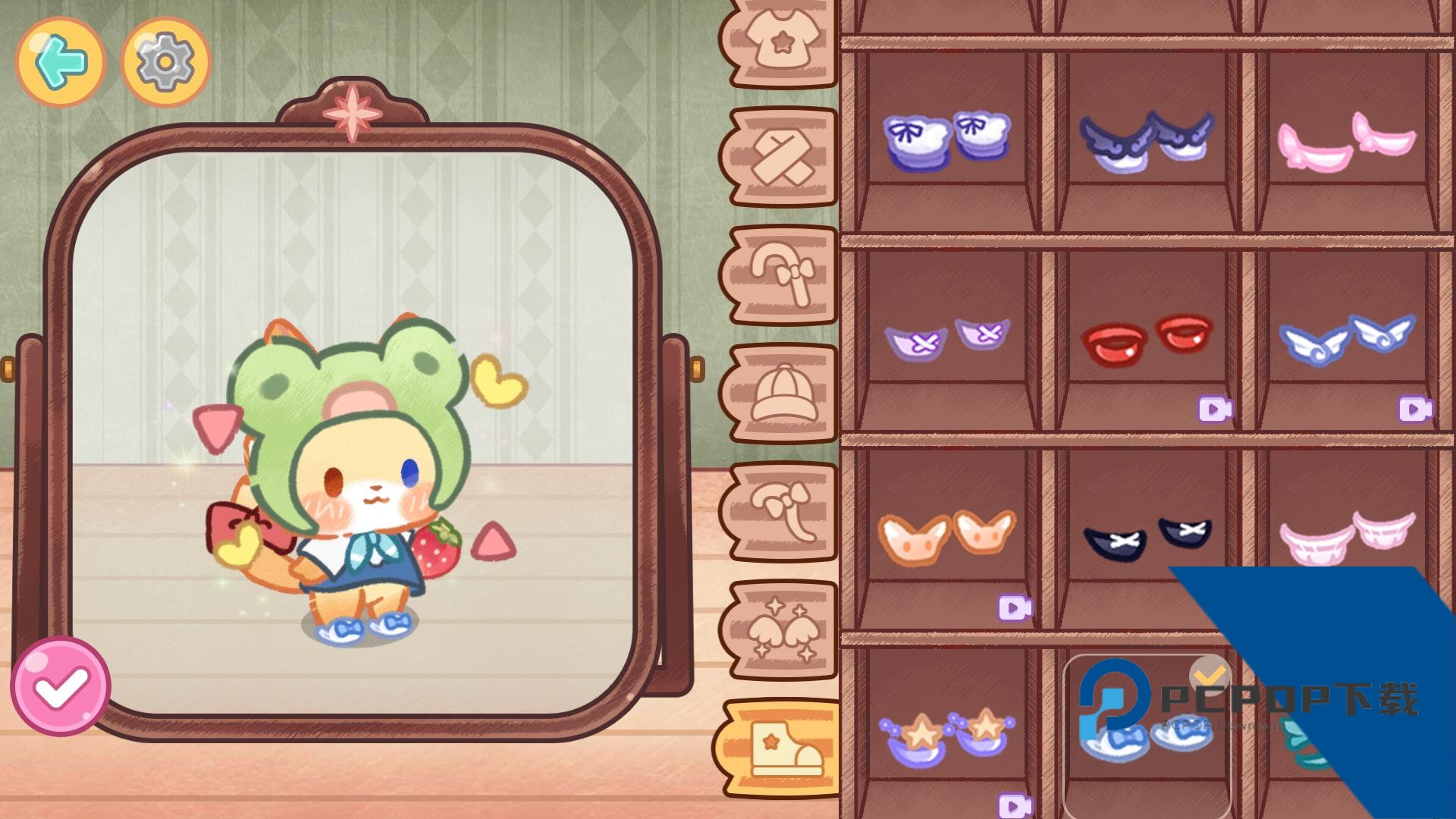Select the pink bow slippers
Screen dimensions: 1456x819
click(x=1346, y=139)
